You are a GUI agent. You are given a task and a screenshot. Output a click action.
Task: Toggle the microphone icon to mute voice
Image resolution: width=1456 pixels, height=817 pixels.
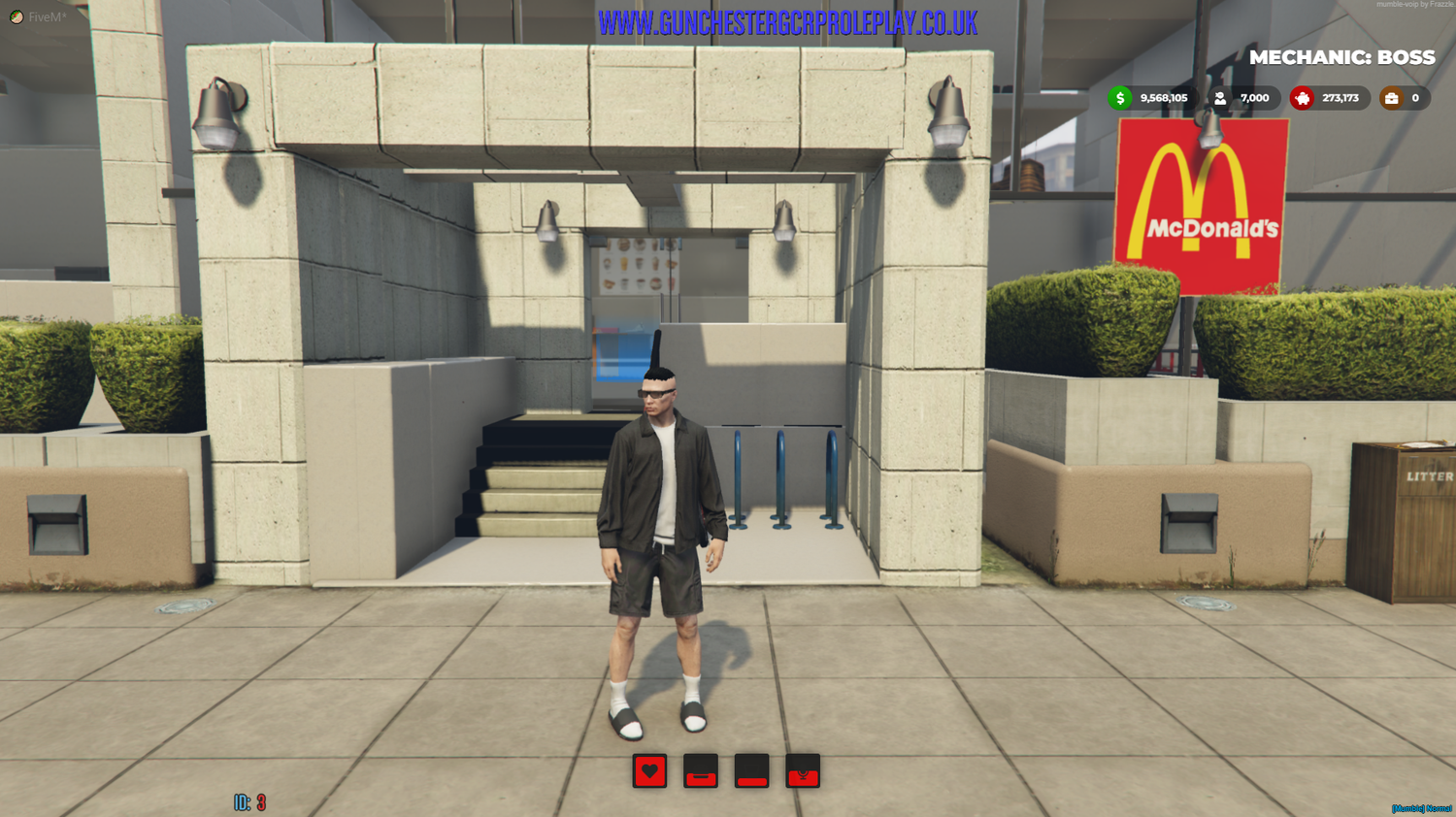(803, 773)
